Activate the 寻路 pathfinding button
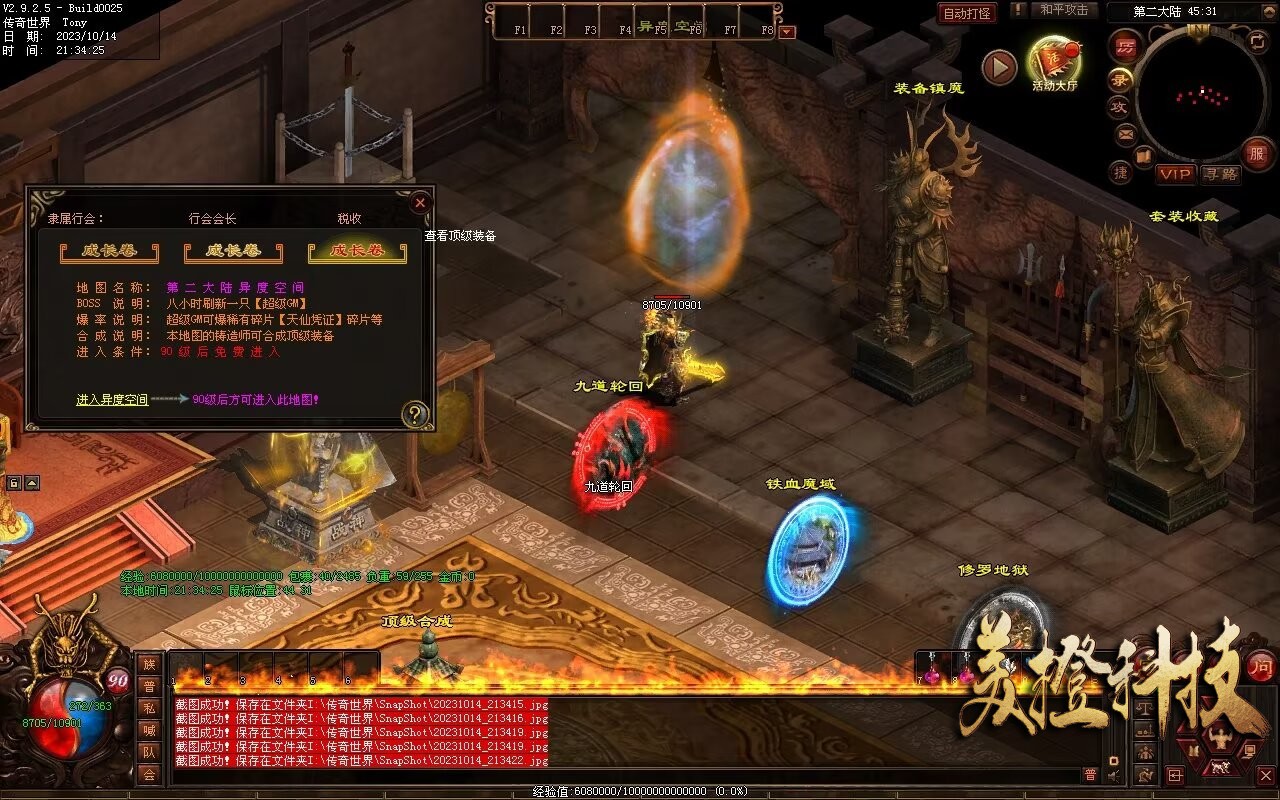 click(x=1219, y=174)
